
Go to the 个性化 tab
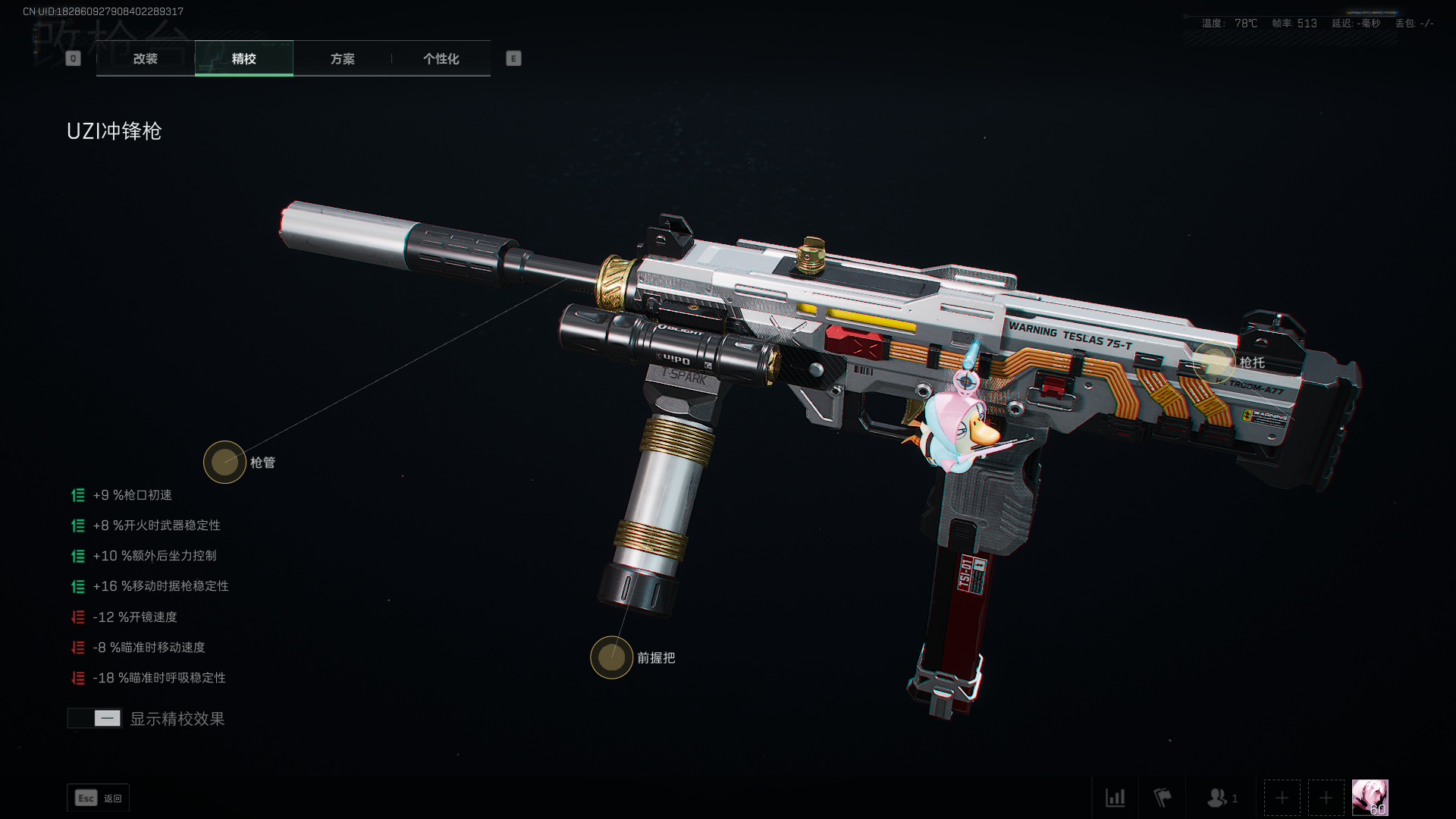pos(441,58)
